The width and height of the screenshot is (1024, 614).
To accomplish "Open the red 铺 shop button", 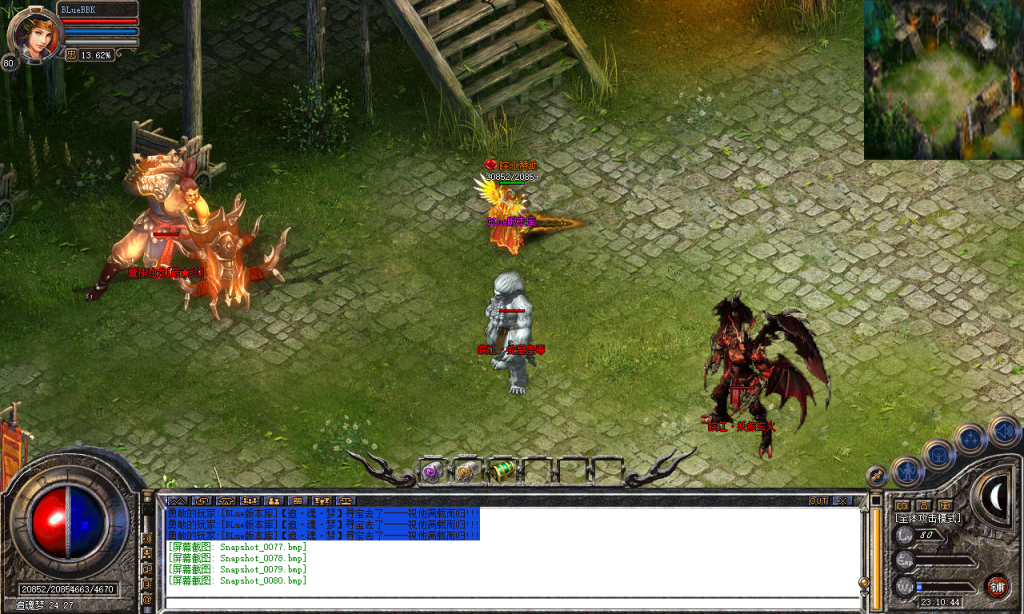I will click(x=996, y=586).
